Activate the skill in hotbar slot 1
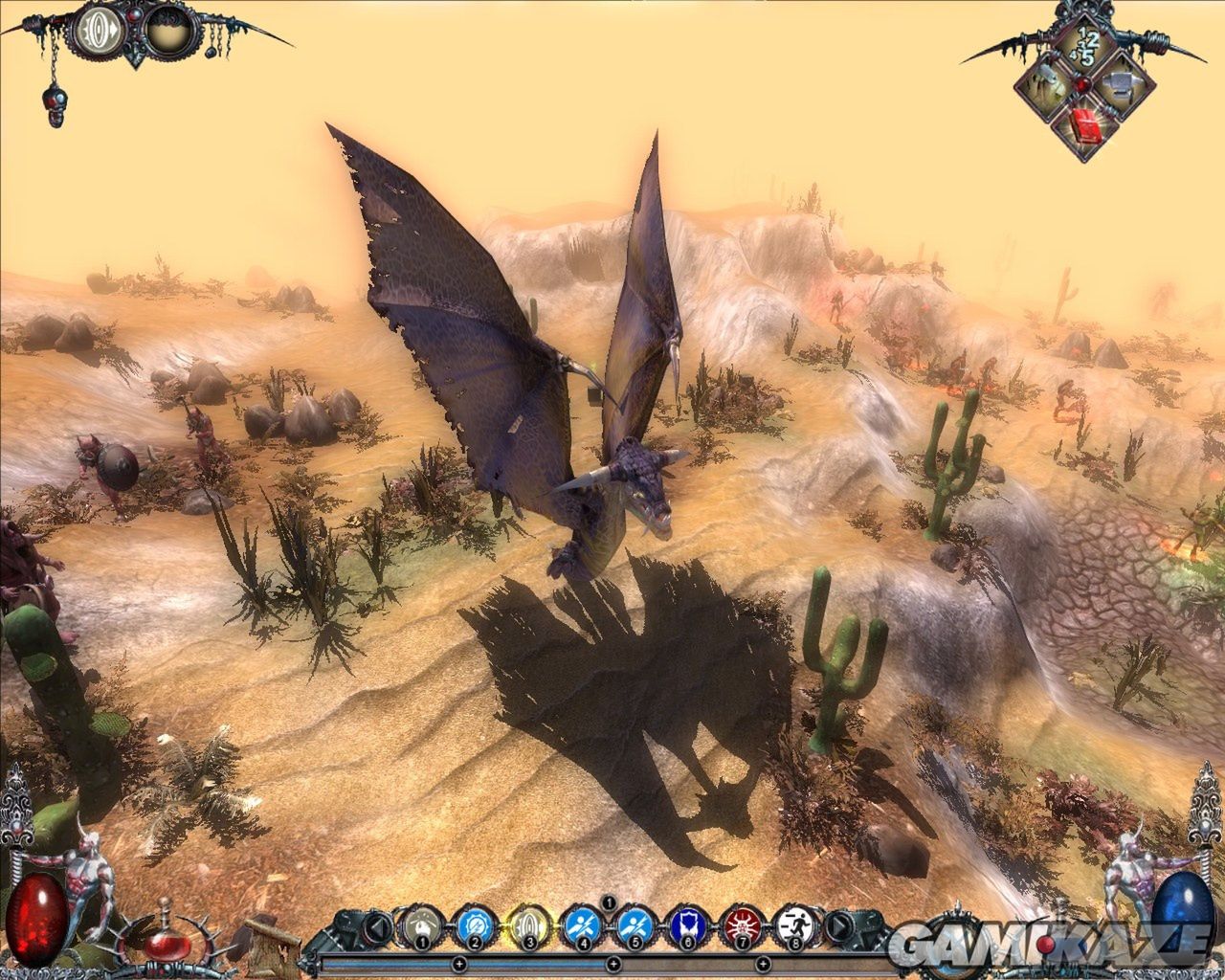 (420, 926)
